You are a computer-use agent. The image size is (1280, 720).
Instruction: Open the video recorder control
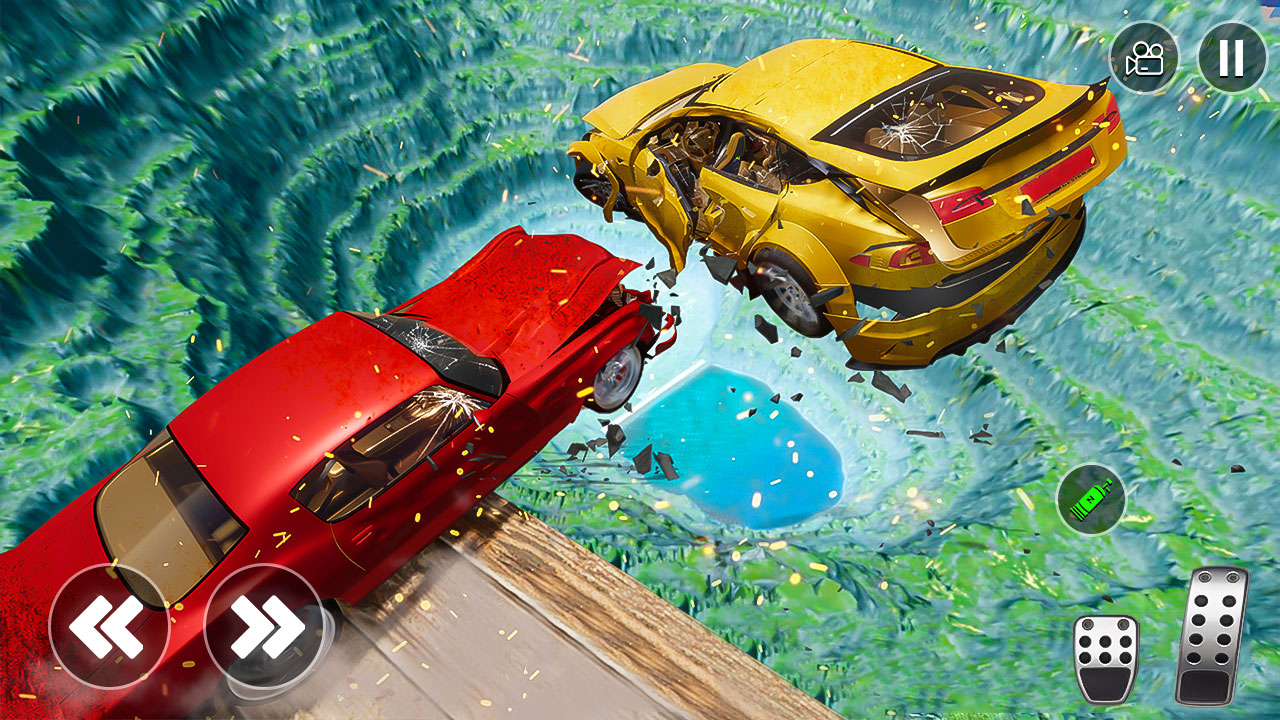1144,57
